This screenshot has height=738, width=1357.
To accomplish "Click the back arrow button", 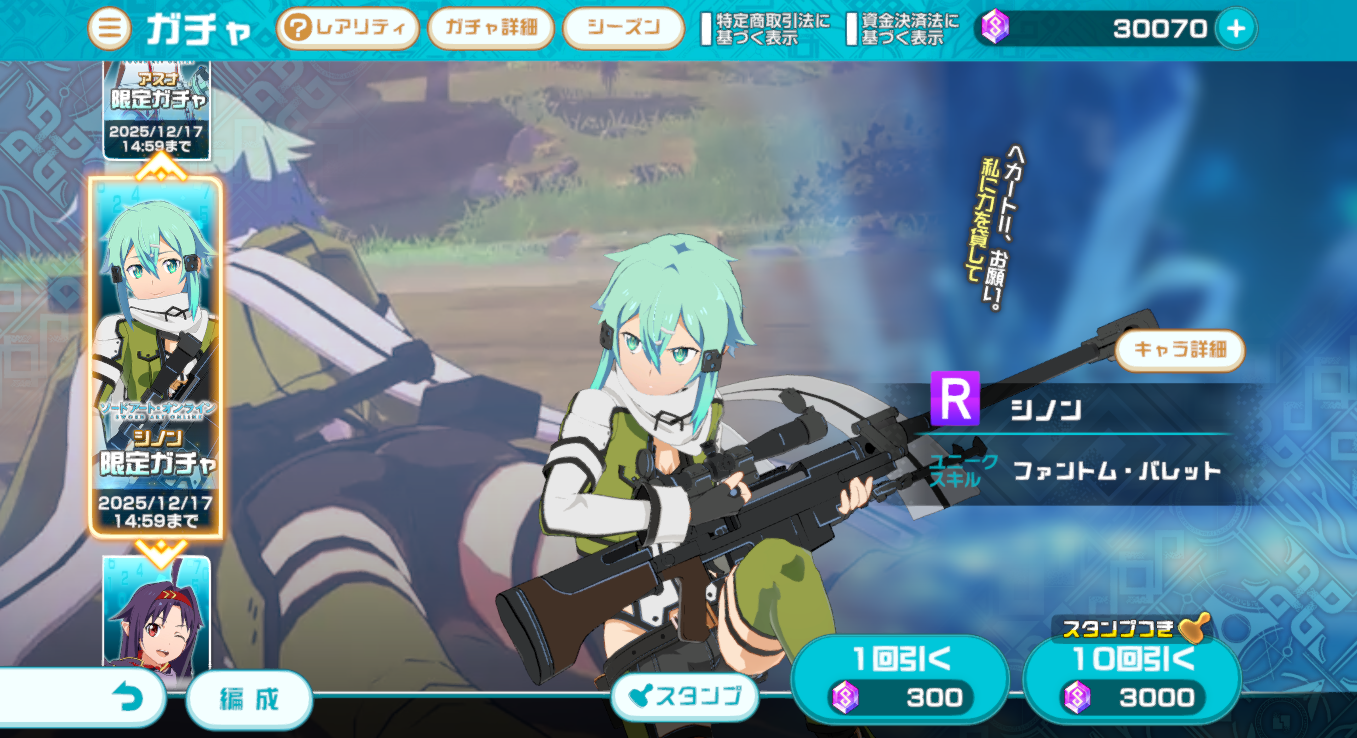I will click(128, 698).
